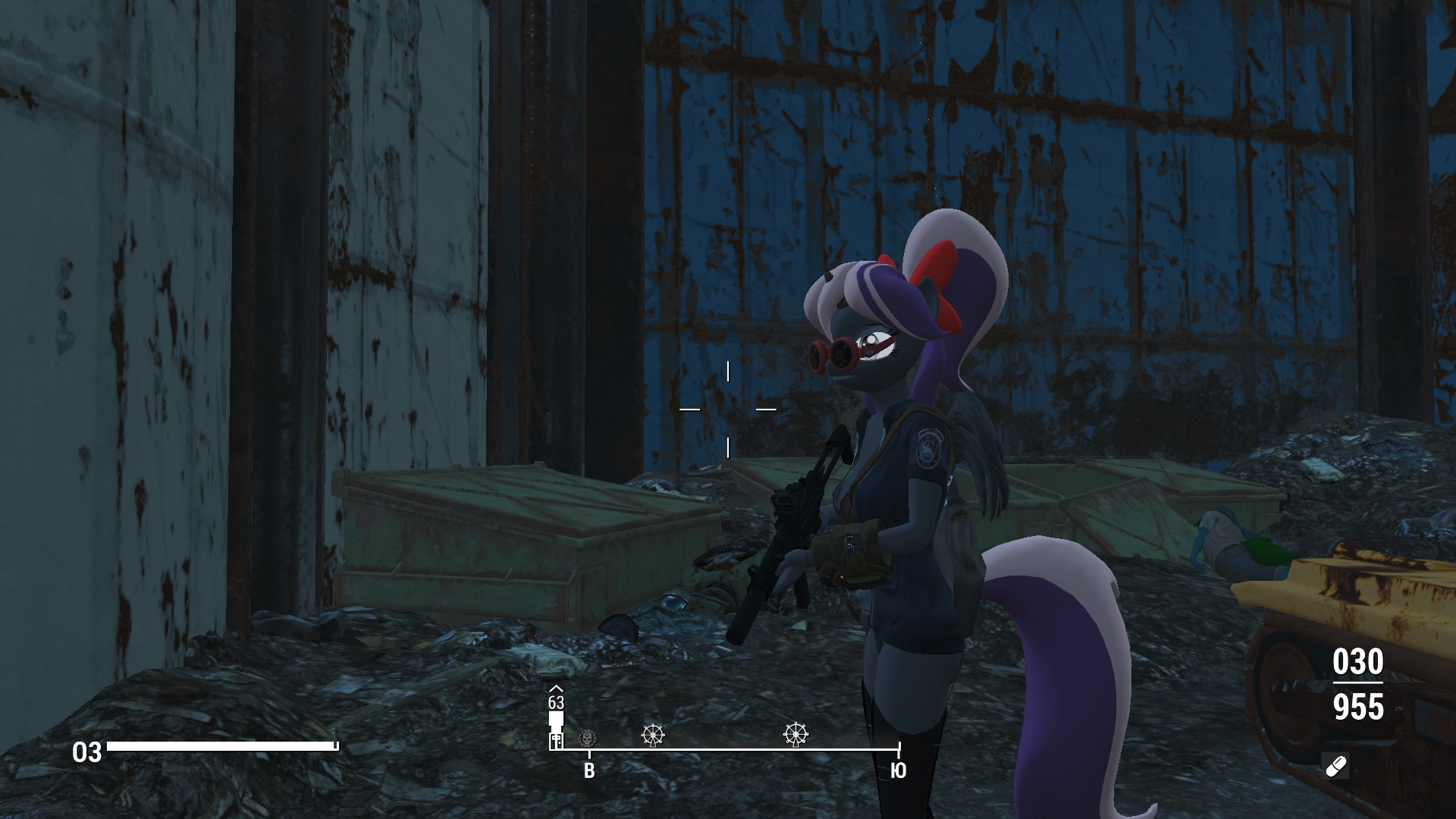Select the door marker below the 63
This screenshot has height=819, width=1456.
pos(556,740)
